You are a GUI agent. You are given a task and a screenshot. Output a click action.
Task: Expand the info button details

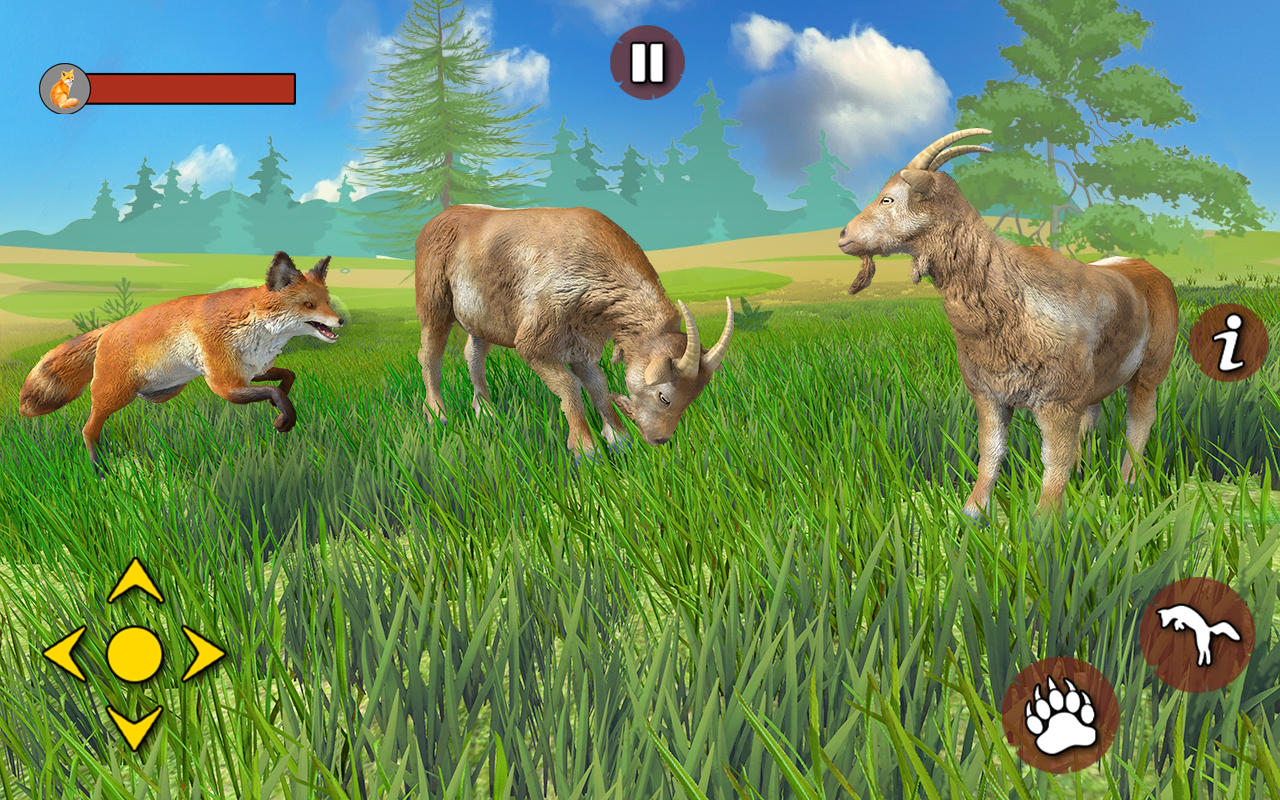(1226, 340)
